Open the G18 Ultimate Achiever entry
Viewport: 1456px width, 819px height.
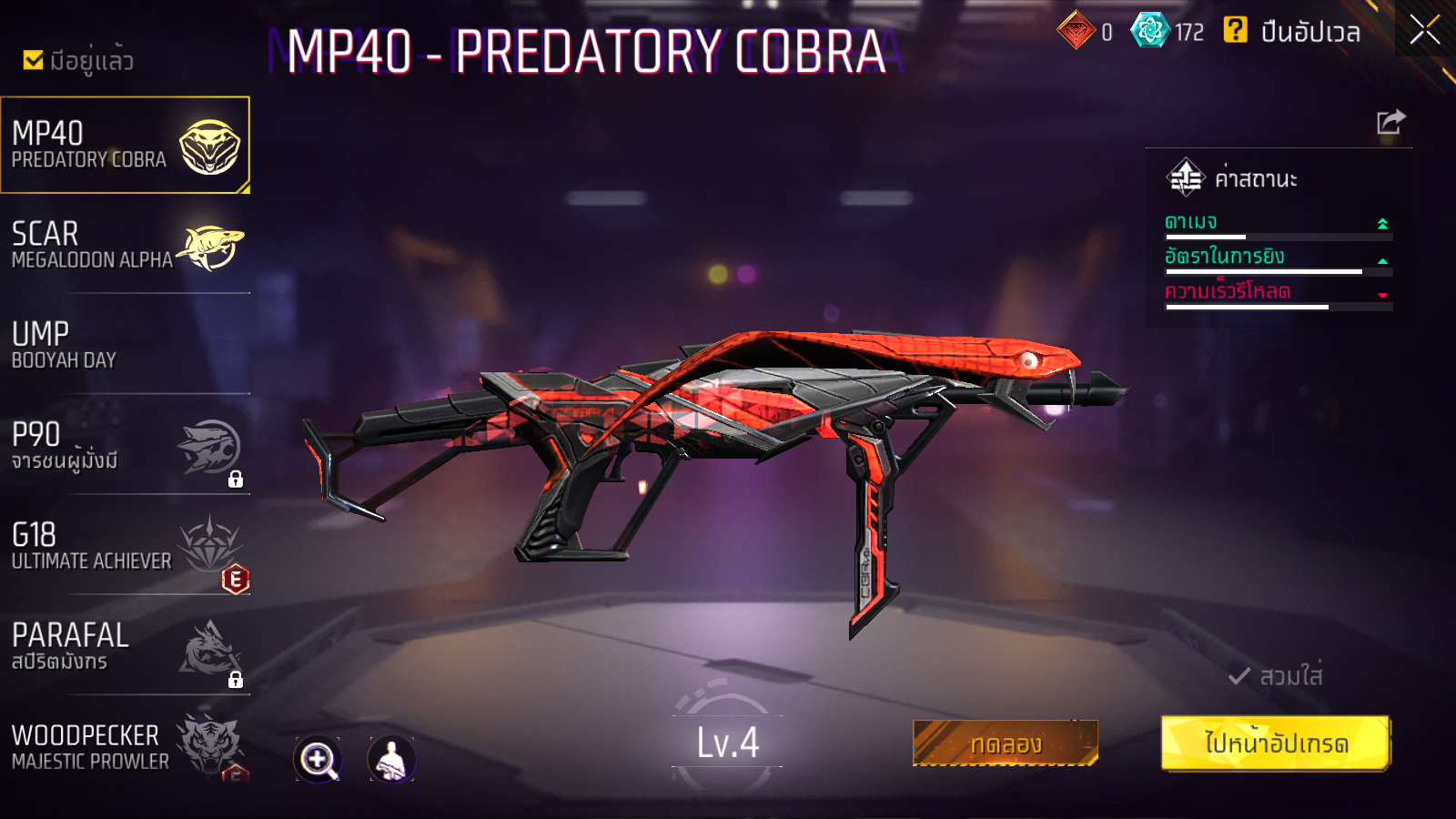[x=125, y=546]
